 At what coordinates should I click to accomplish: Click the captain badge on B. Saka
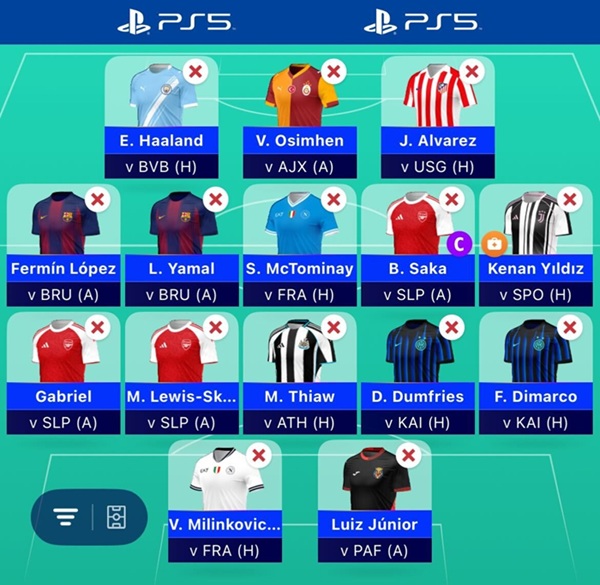coord(460,242)
